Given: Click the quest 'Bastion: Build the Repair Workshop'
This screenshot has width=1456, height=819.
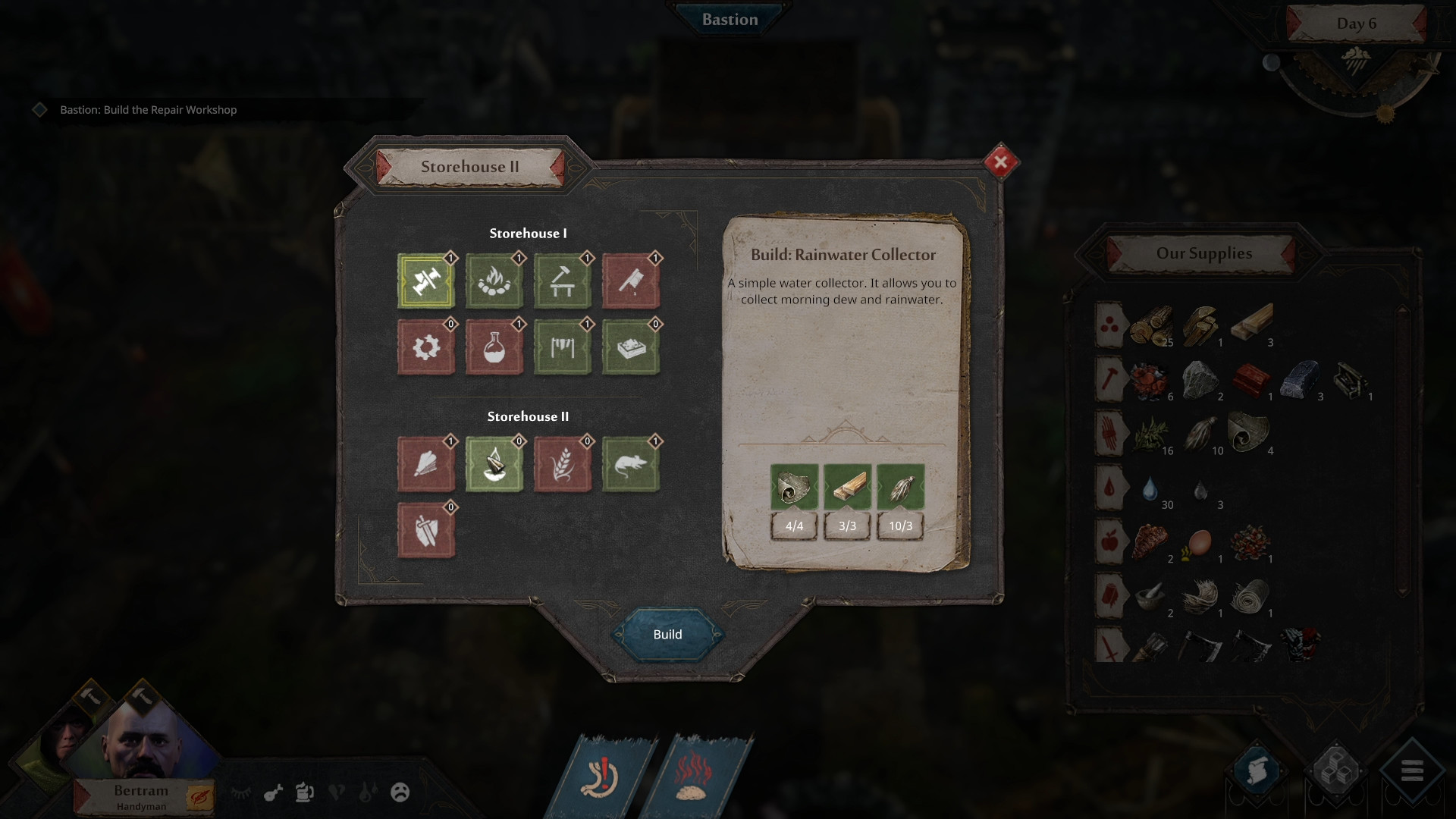Looking at the screenshot, I should [147, 110].
